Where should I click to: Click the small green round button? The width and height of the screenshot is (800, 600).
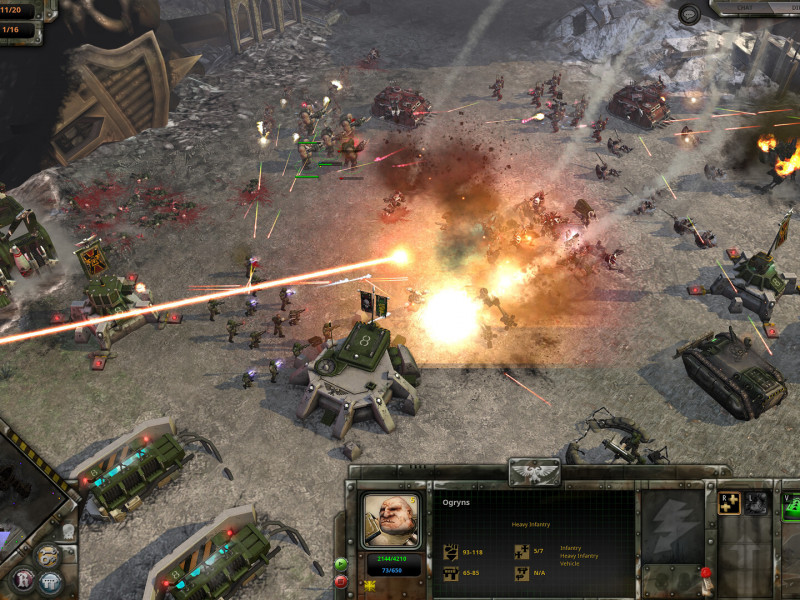click(x=341, y=564)
